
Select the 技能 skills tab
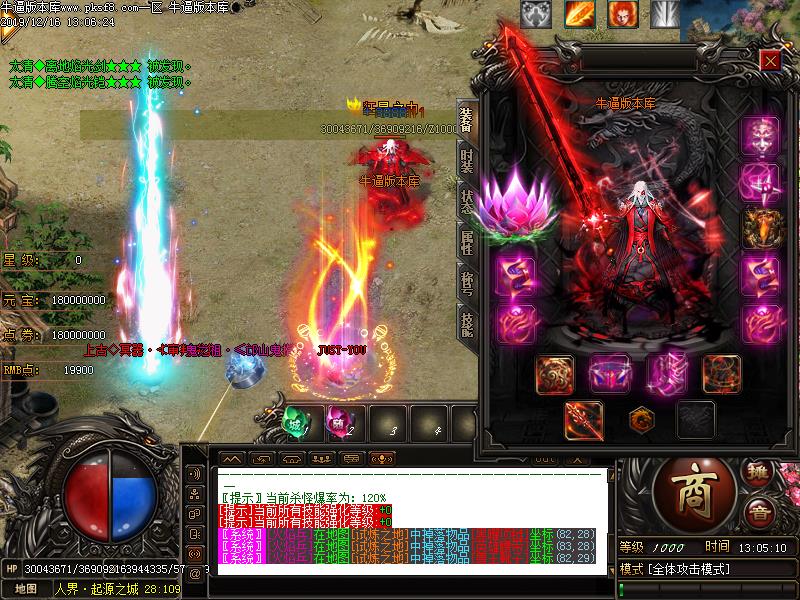click(466, 321)
